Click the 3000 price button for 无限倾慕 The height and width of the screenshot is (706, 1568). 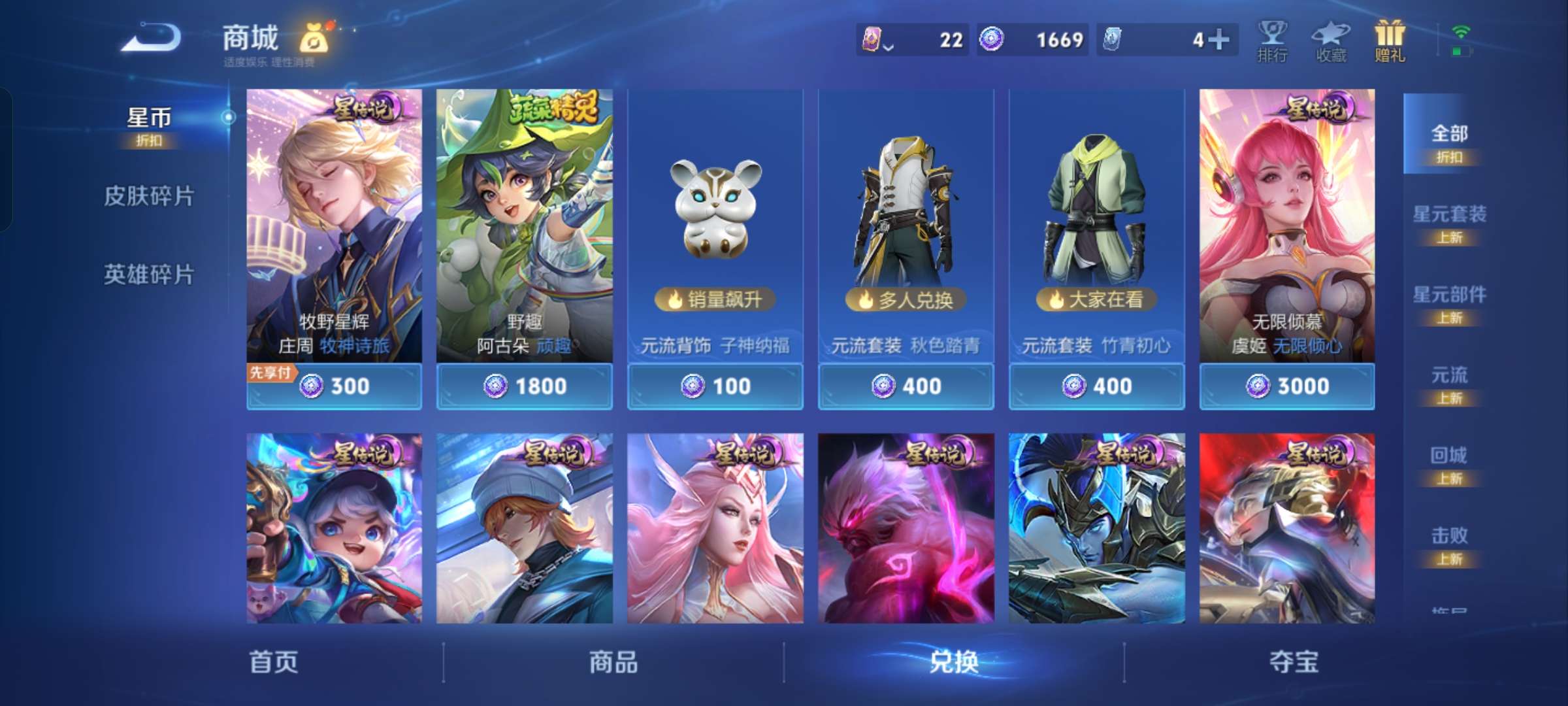coord(1286,386)
